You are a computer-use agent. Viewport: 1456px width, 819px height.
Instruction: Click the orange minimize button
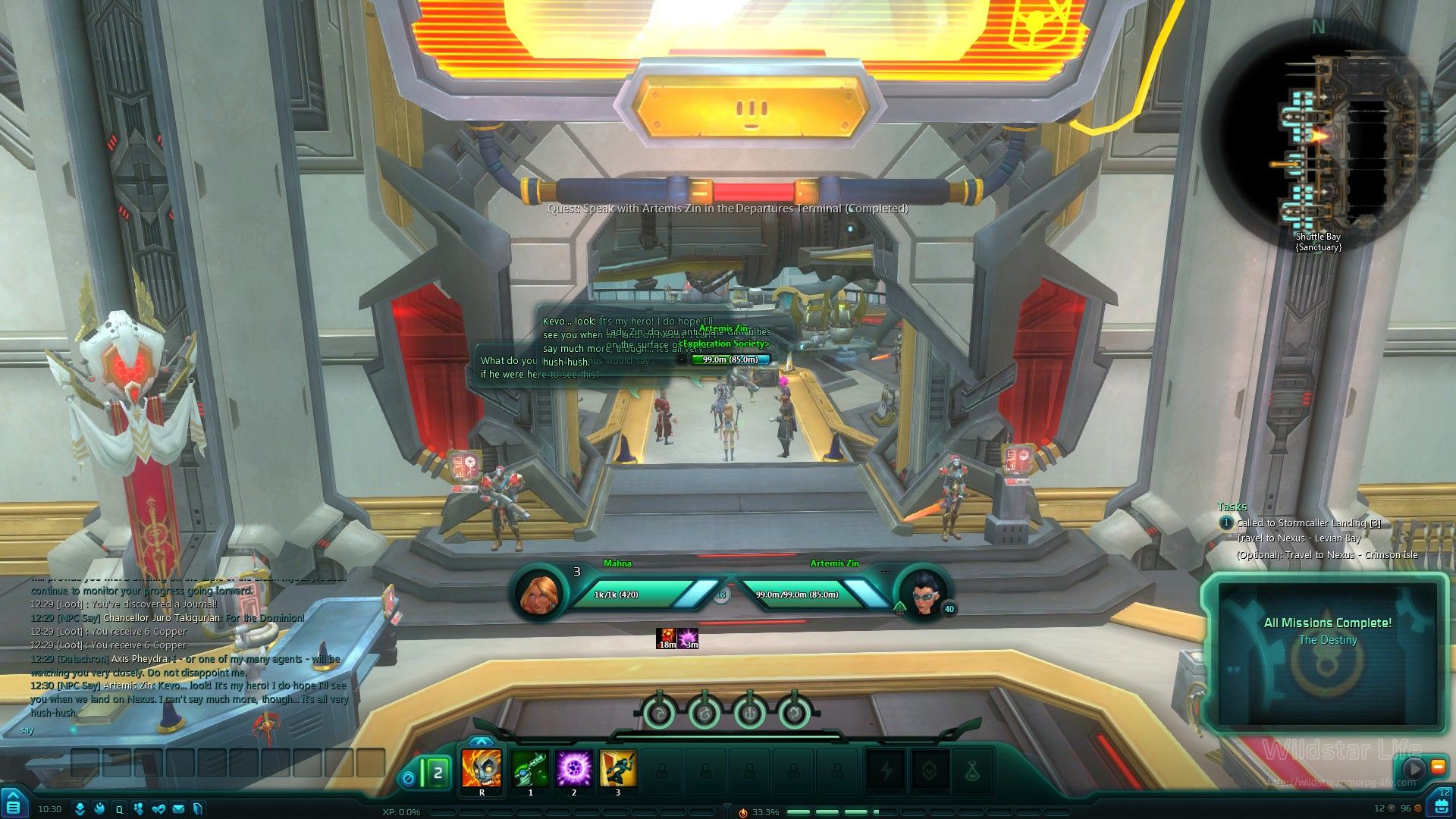coord(1438,767)
